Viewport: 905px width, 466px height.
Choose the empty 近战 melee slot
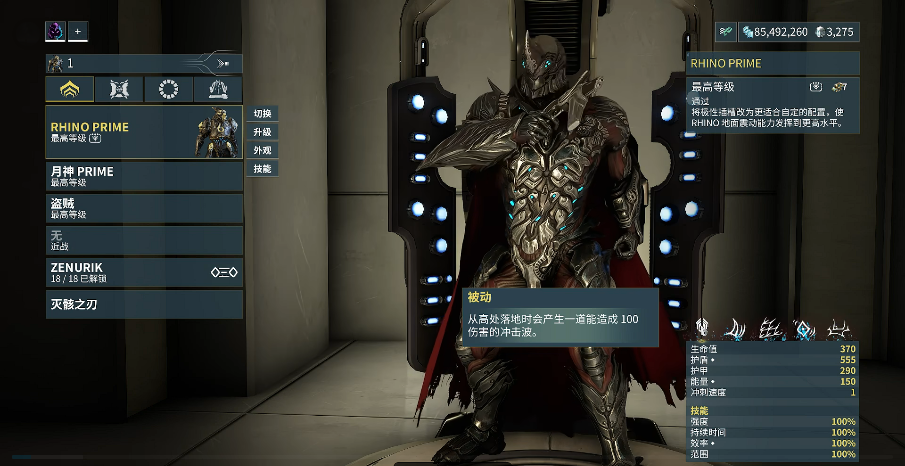pos(143,240)
